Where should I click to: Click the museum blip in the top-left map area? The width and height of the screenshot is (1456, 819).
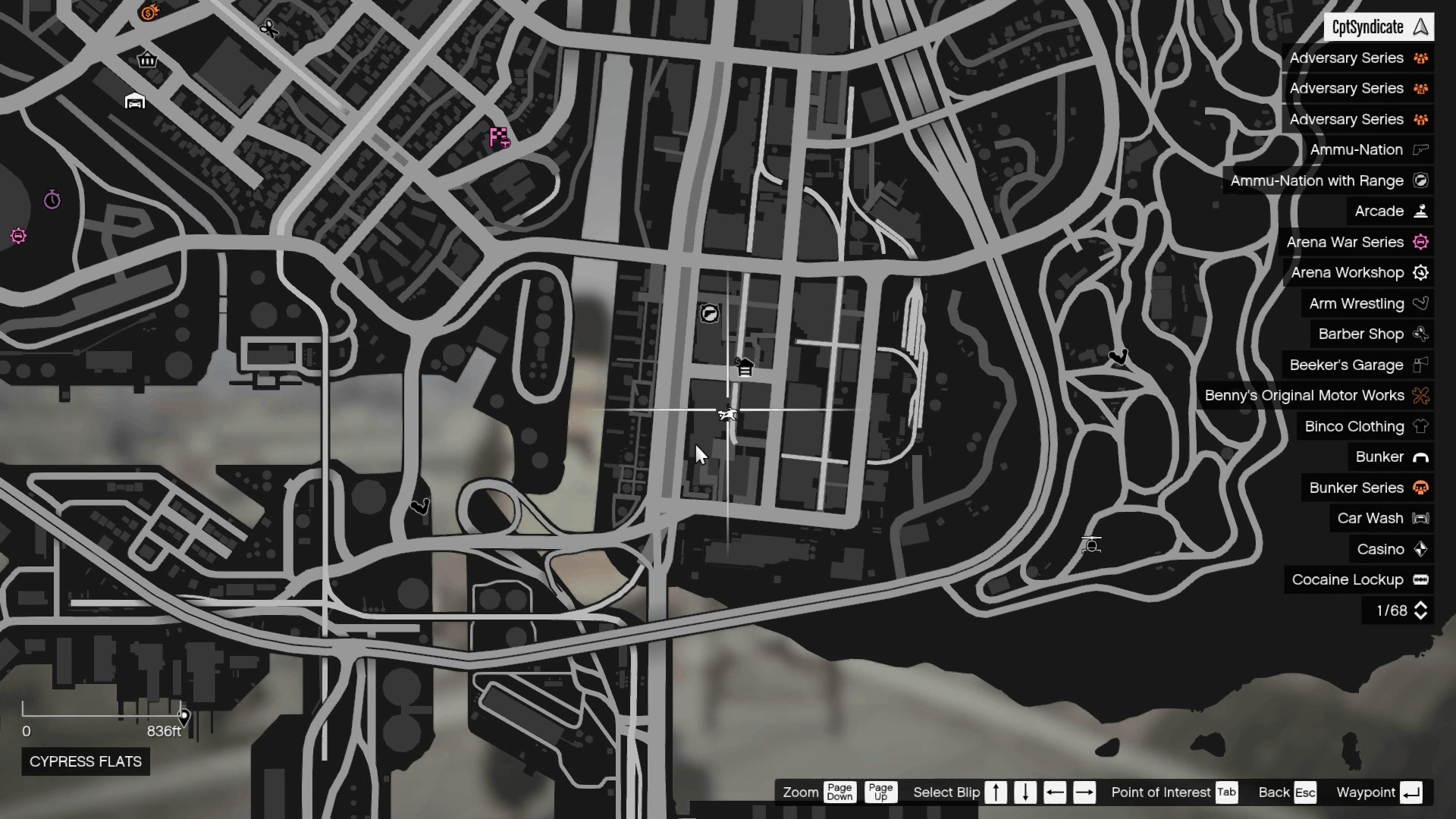(147, 59)
